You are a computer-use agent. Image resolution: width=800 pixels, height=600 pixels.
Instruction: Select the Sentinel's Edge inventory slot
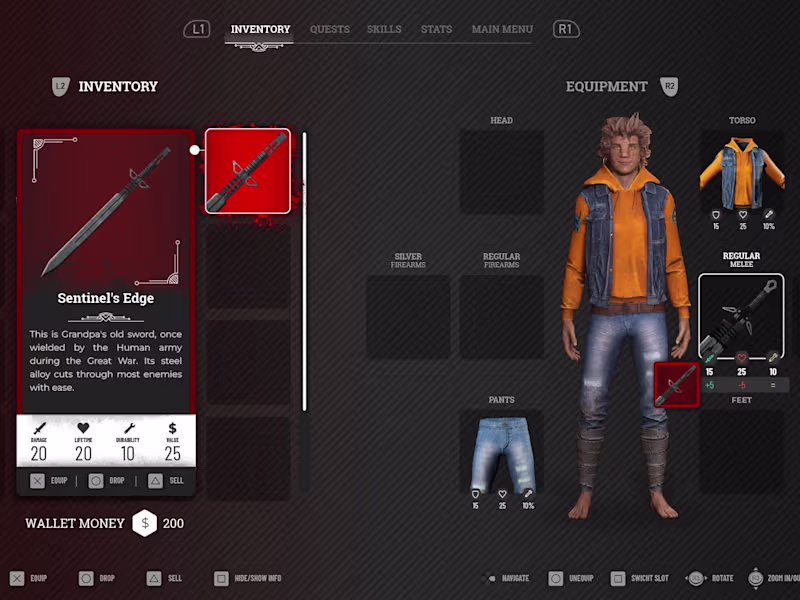pos(248,171)
